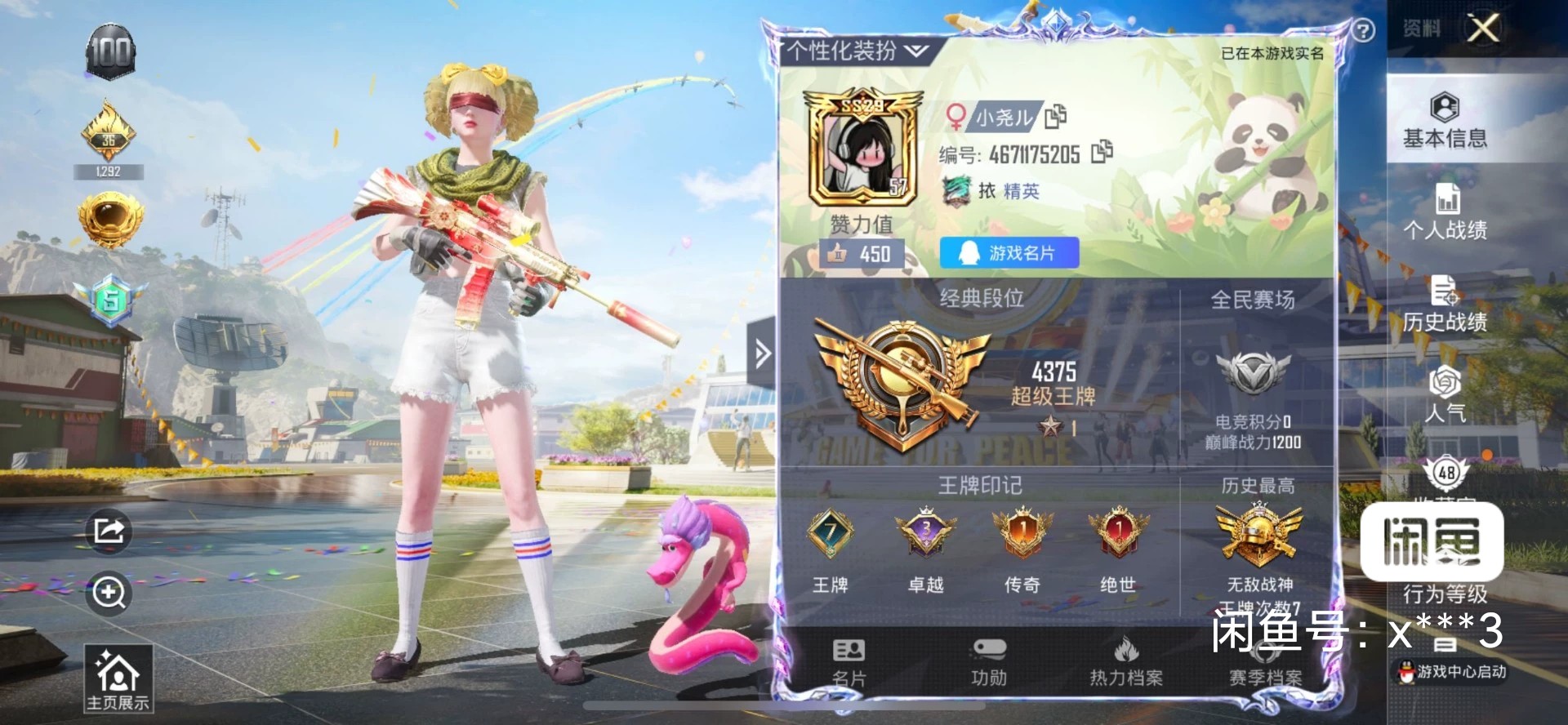Screen dimensions: 1568x725
Task: Copy the player ID number 4671175205
Action: 1102,152
